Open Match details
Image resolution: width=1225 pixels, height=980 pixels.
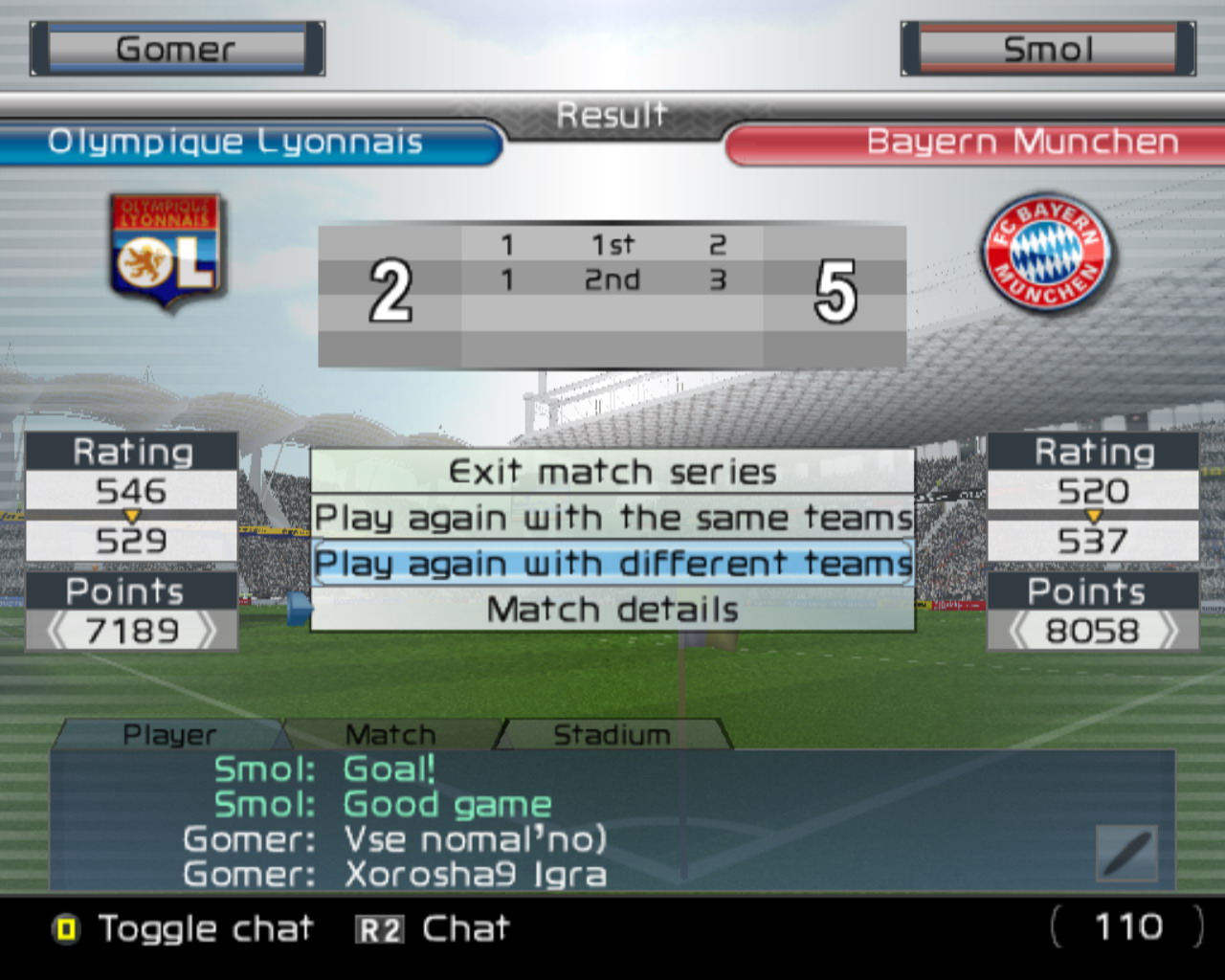click(x=612, y=610)
